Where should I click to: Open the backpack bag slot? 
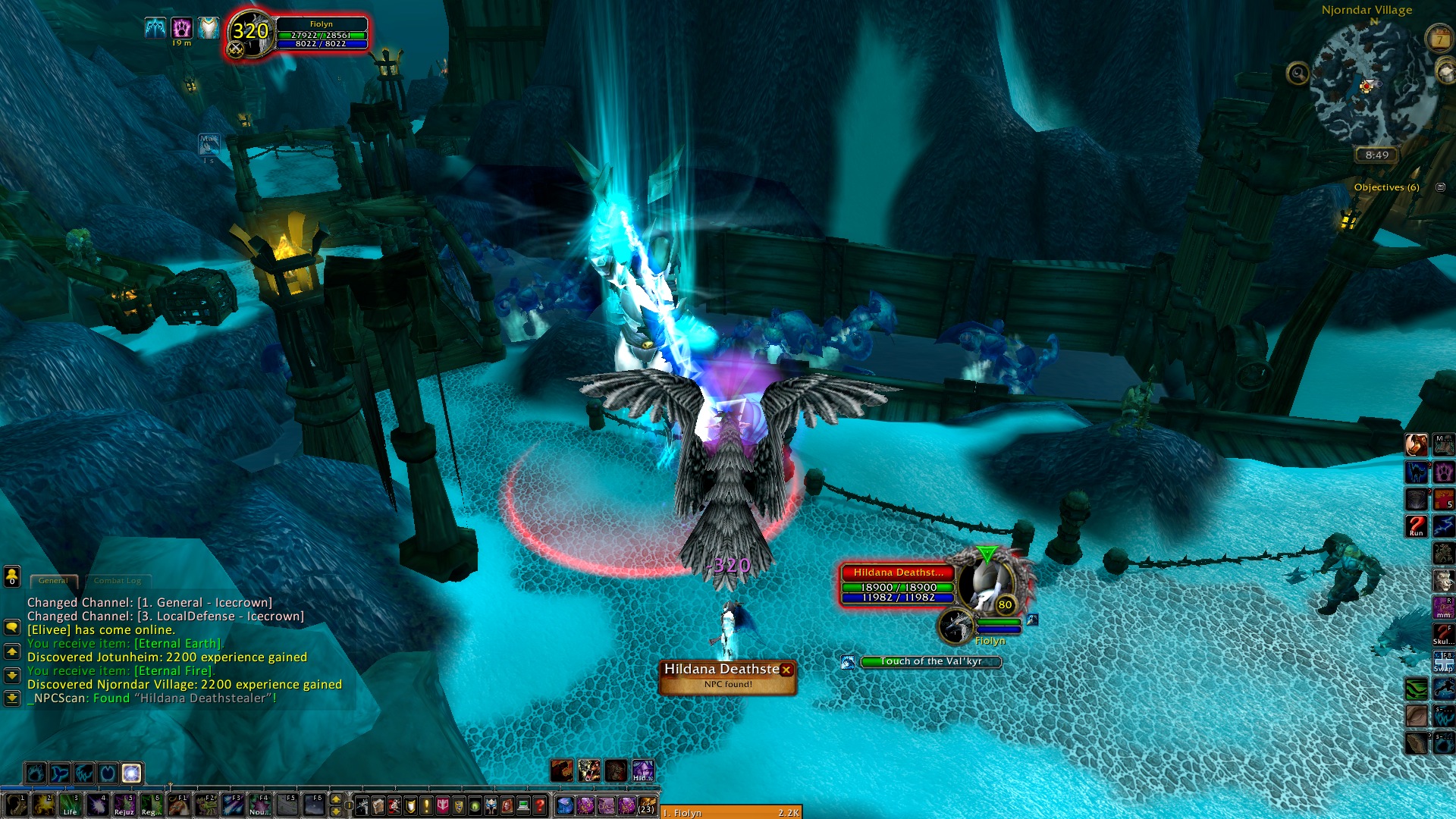coord(647,805)
